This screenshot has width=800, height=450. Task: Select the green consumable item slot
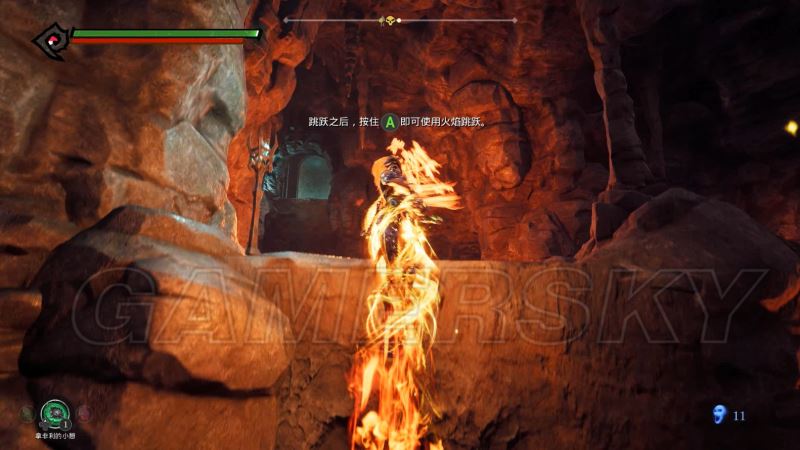(x=54, y=413)
